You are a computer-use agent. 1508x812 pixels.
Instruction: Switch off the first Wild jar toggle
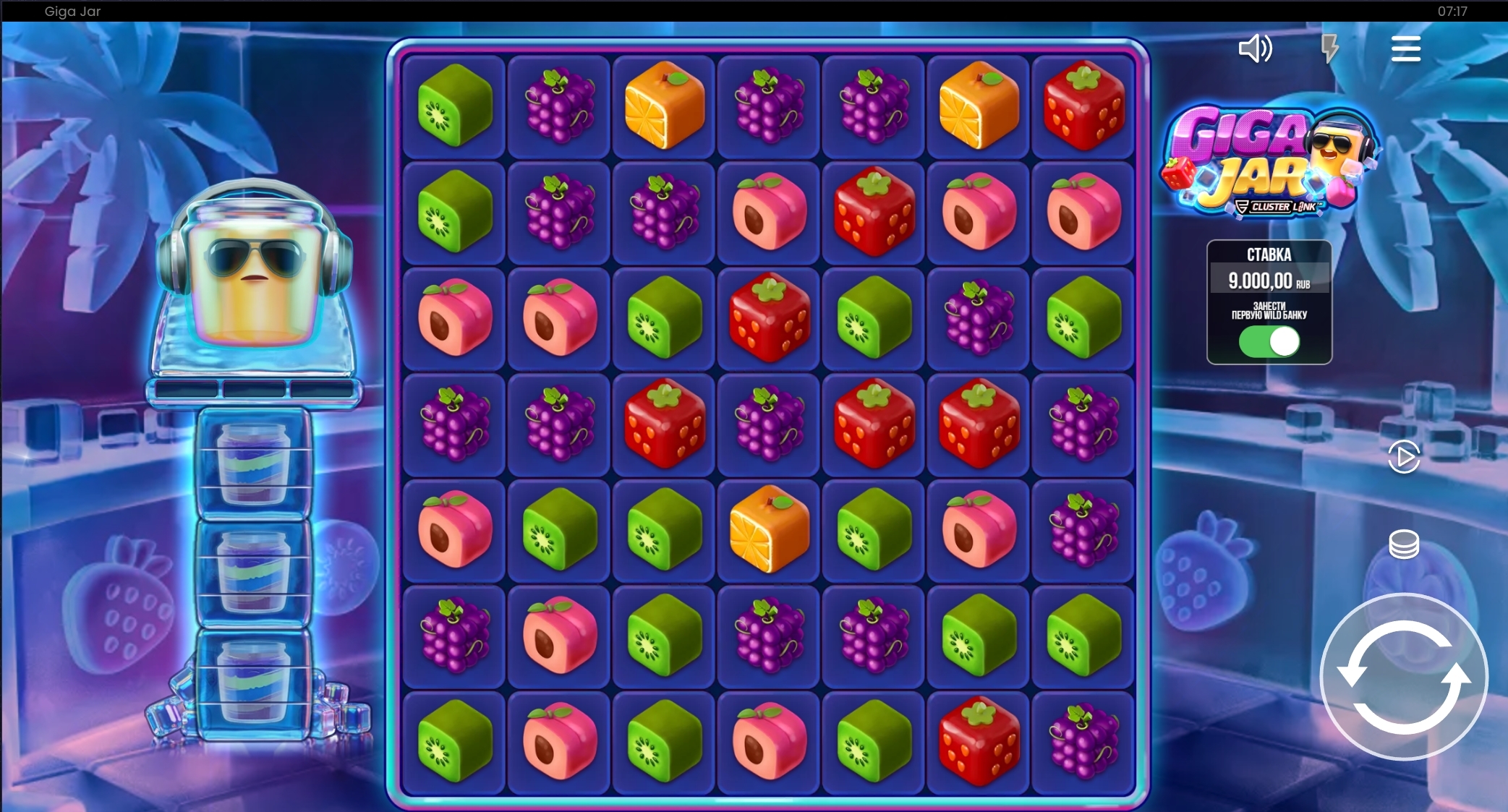point(1269,341)
